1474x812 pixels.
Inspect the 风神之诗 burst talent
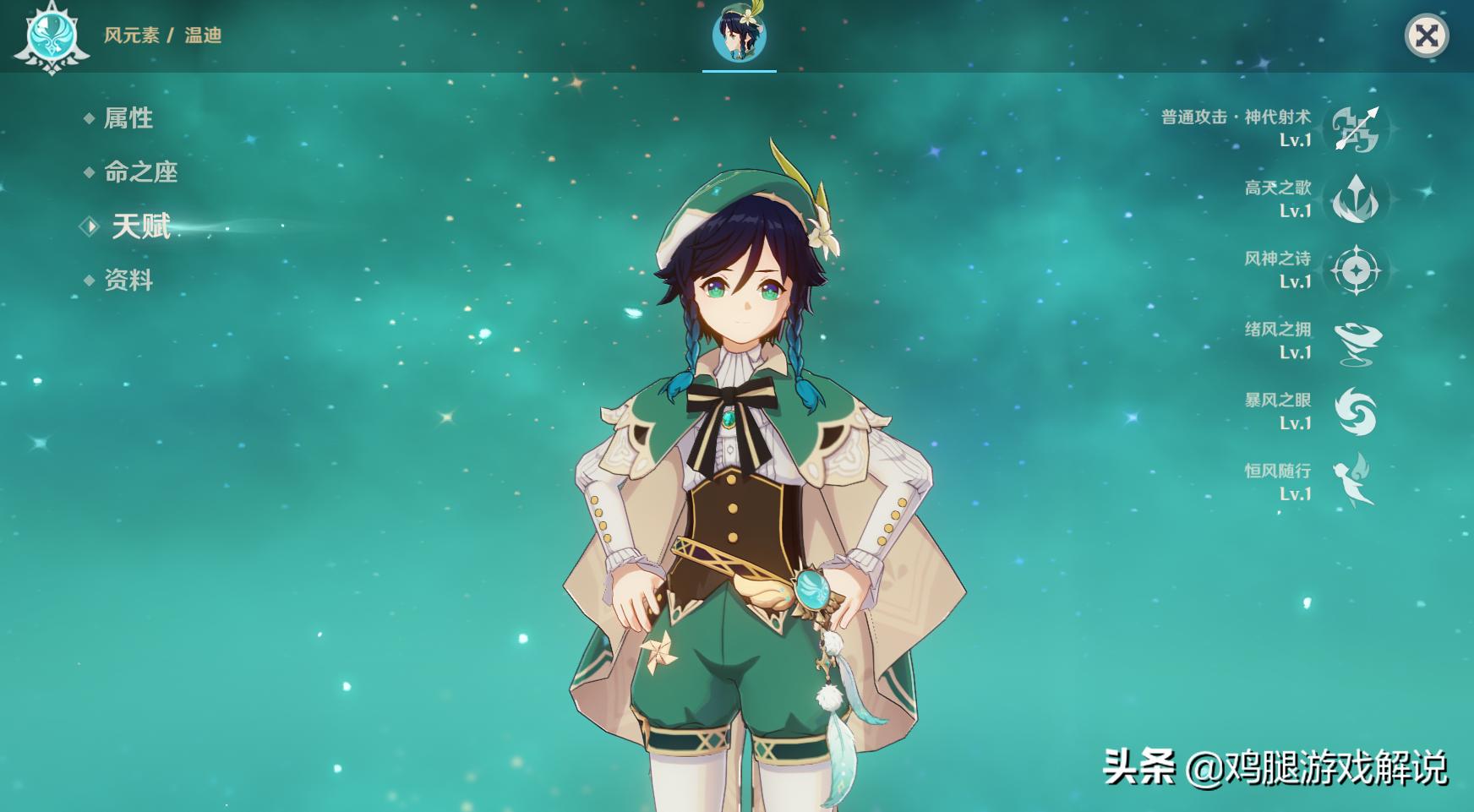(1356, 270)
